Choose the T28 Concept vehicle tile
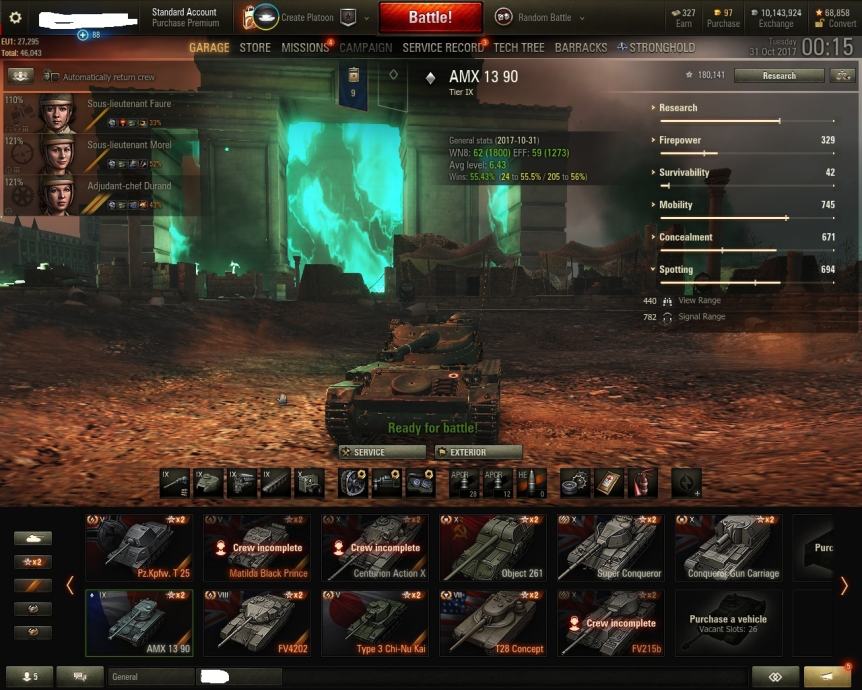862x690 pixels. [493, 623]
